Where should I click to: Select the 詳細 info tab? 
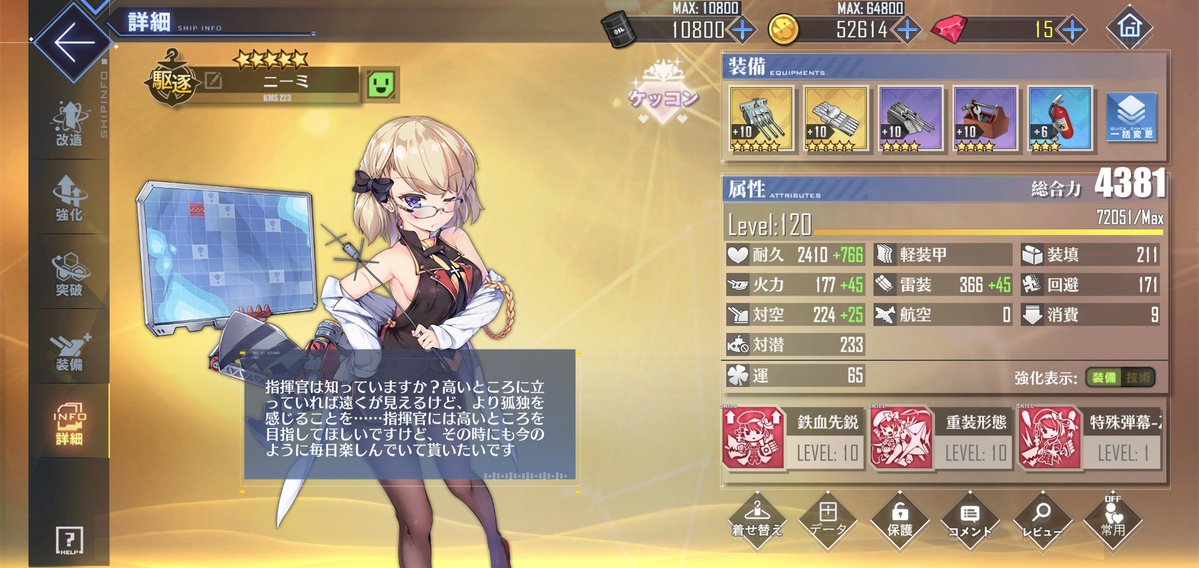point(70,424)
